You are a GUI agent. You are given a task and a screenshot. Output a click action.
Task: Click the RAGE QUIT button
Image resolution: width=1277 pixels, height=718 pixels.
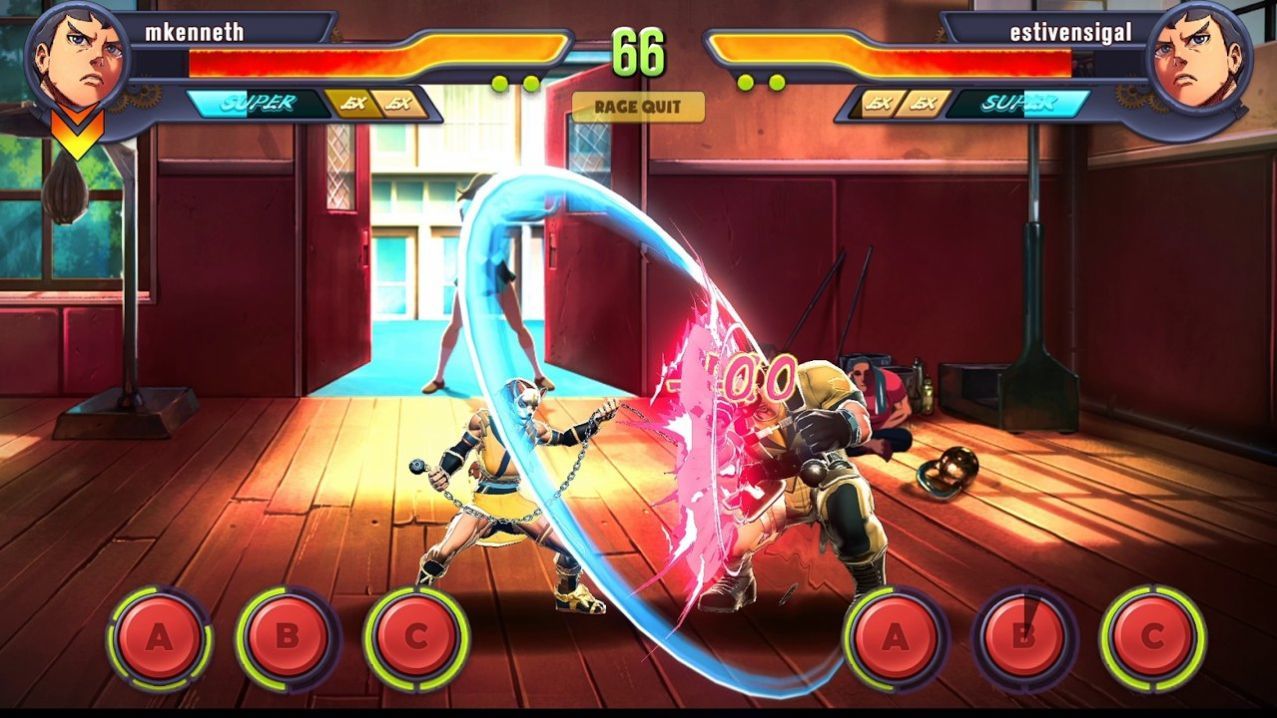(638, 107)
